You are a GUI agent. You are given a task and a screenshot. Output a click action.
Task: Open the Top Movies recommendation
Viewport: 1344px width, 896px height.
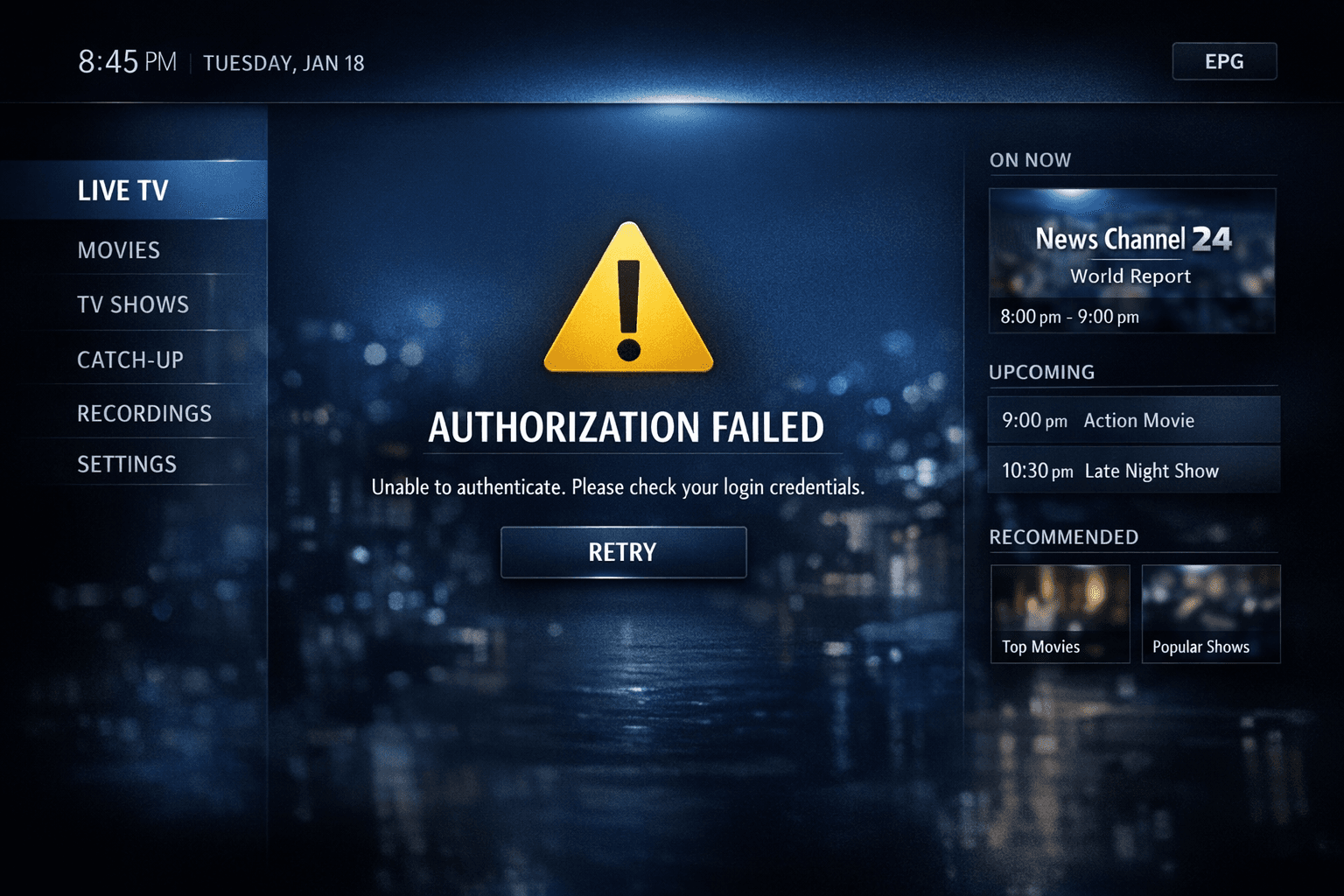[x=1060, y=613]
